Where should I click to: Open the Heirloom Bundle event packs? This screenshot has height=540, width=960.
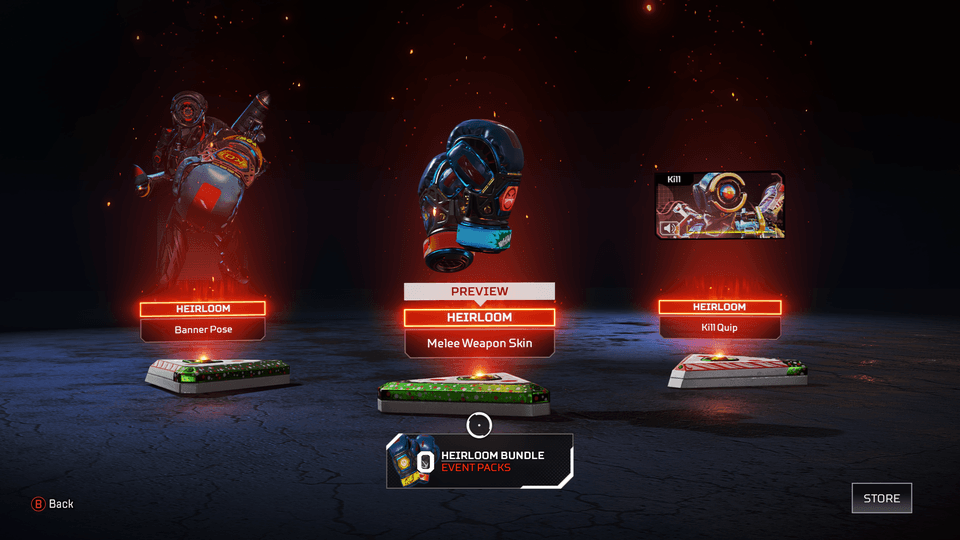480,461
